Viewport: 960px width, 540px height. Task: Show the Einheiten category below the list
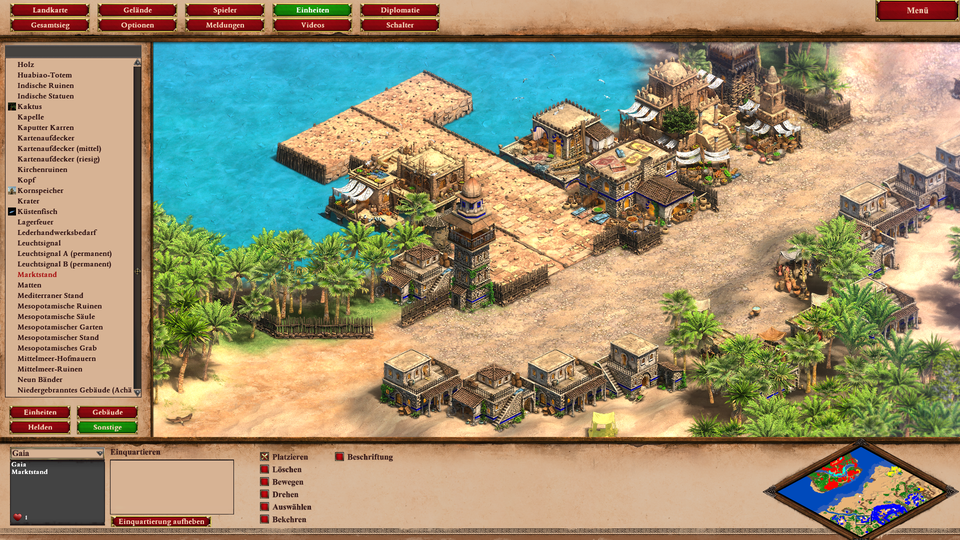[x=40, y=412]
